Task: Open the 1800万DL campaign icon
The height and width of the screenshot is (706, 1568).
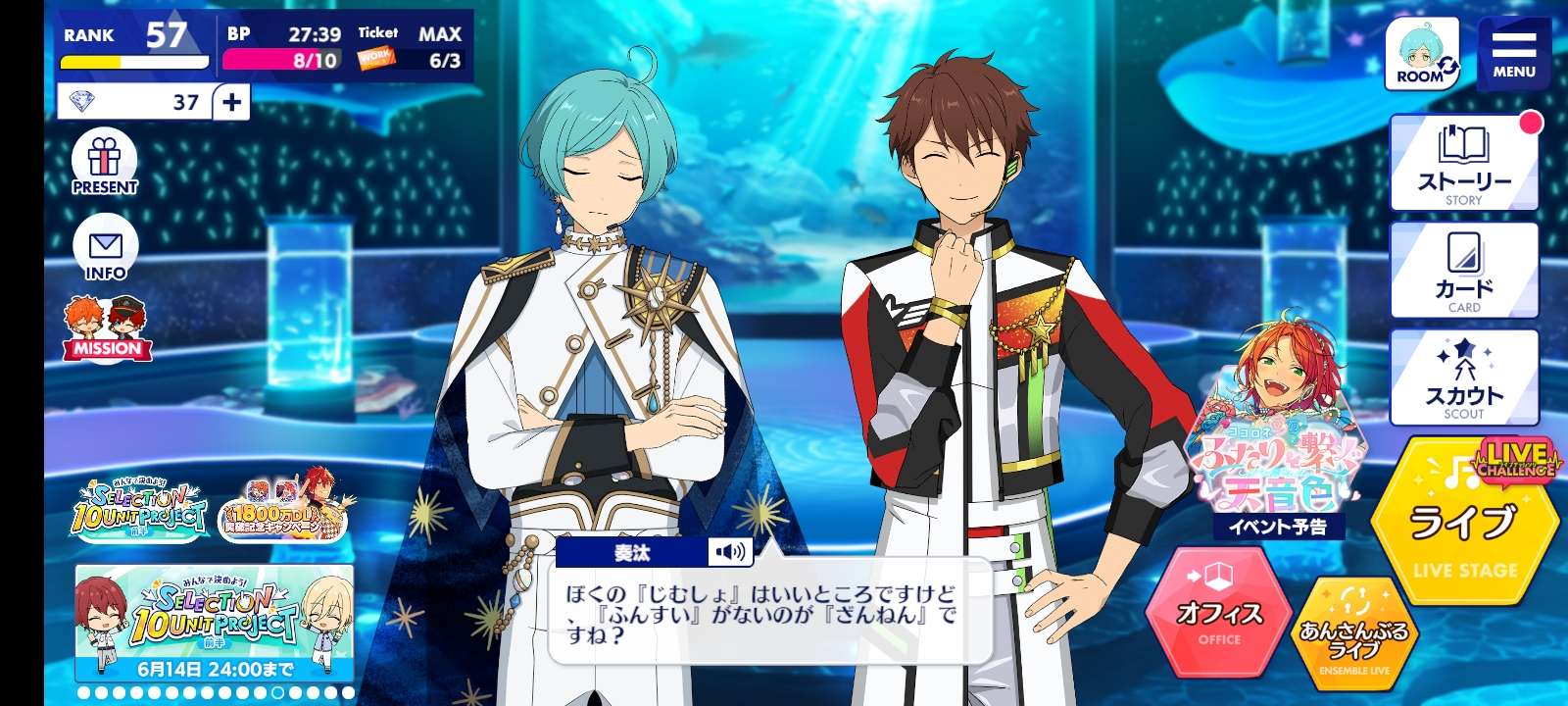Action: 284,507
